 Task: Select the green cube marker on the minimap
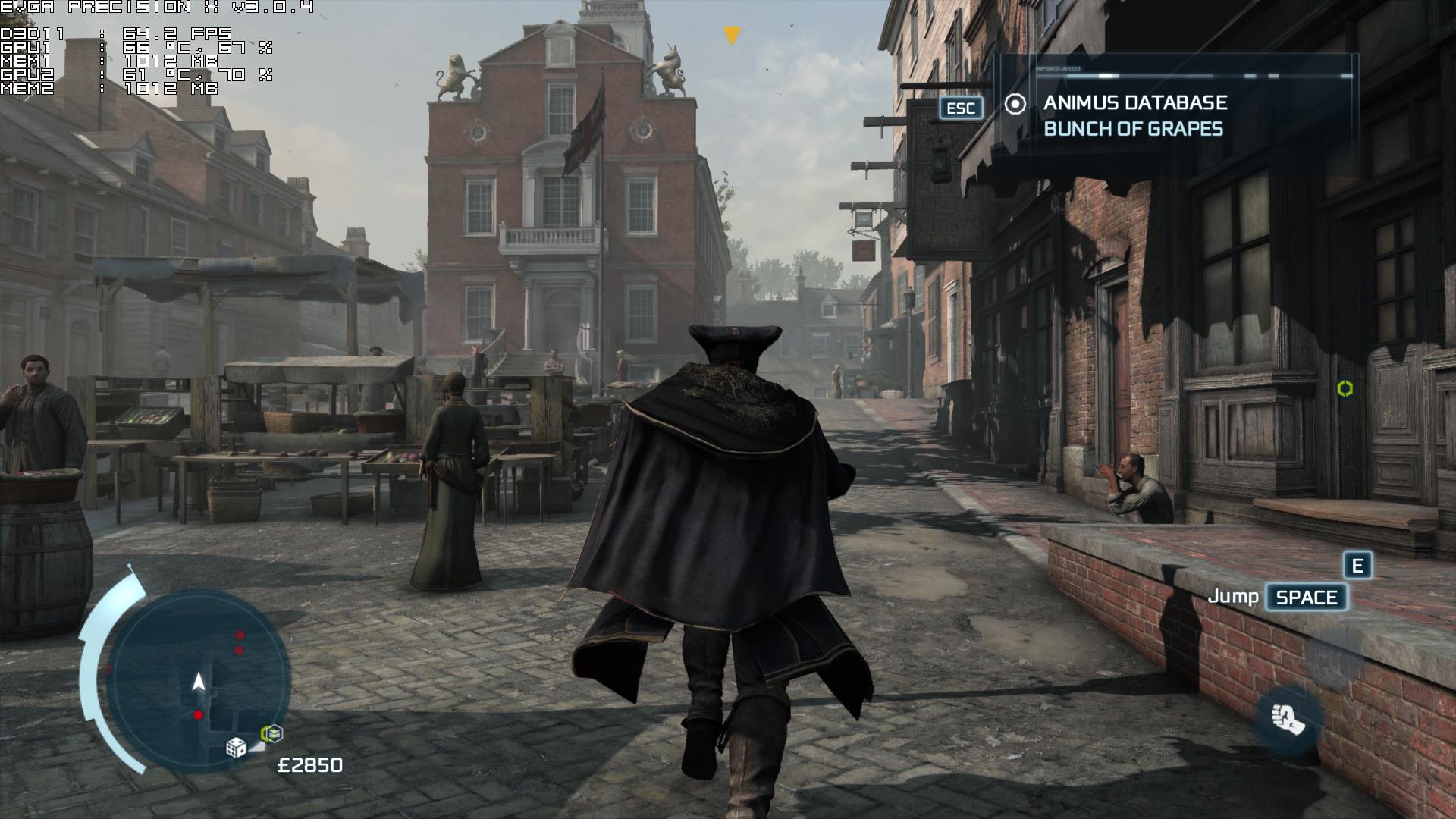[271, 734]
